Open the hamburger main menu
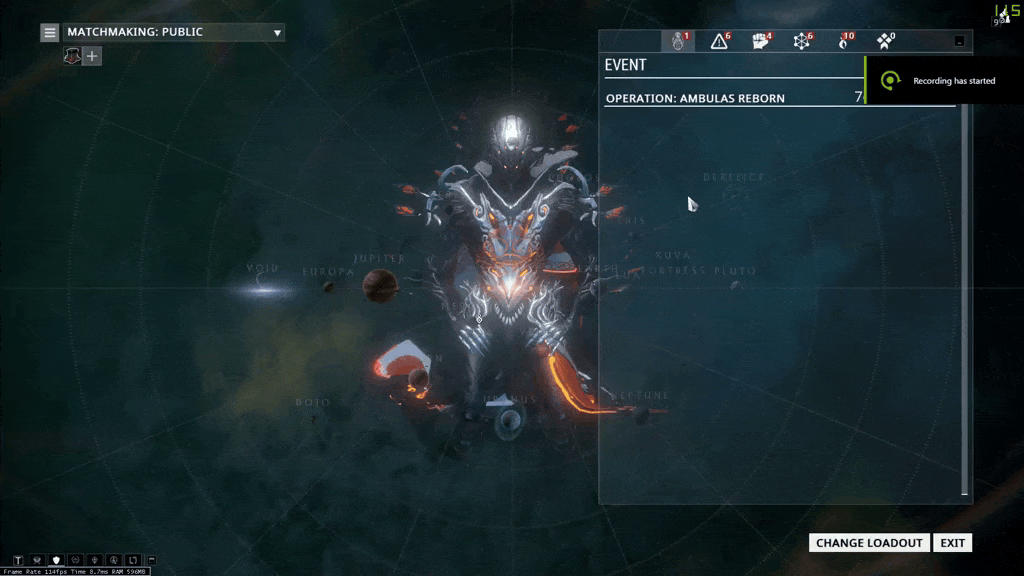1024x576 pixels. pos(50,33)
